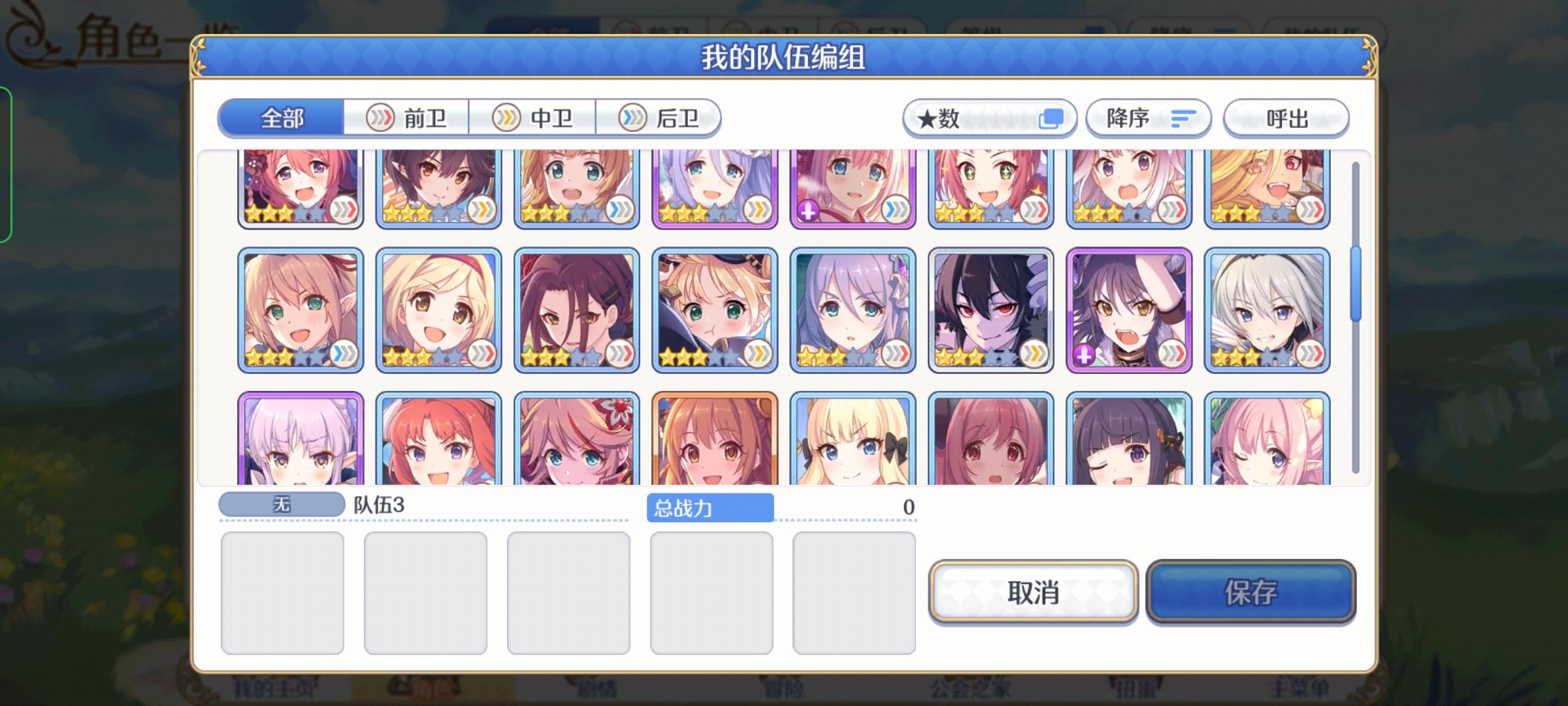The height and width of the screenshot is (706, 1568).
Task: Open the ★数 star-count filter selector
Action: tap(988, 118)
